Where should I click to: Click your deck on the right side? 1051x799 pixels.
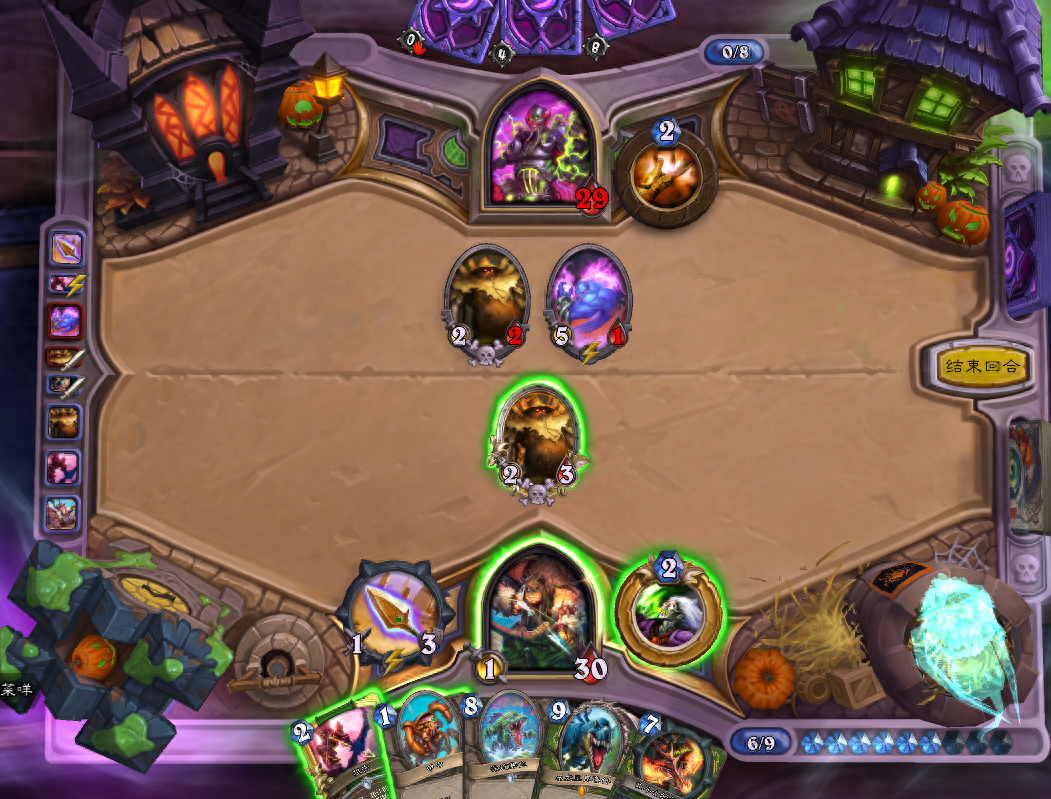click(x=1027, y=475)
